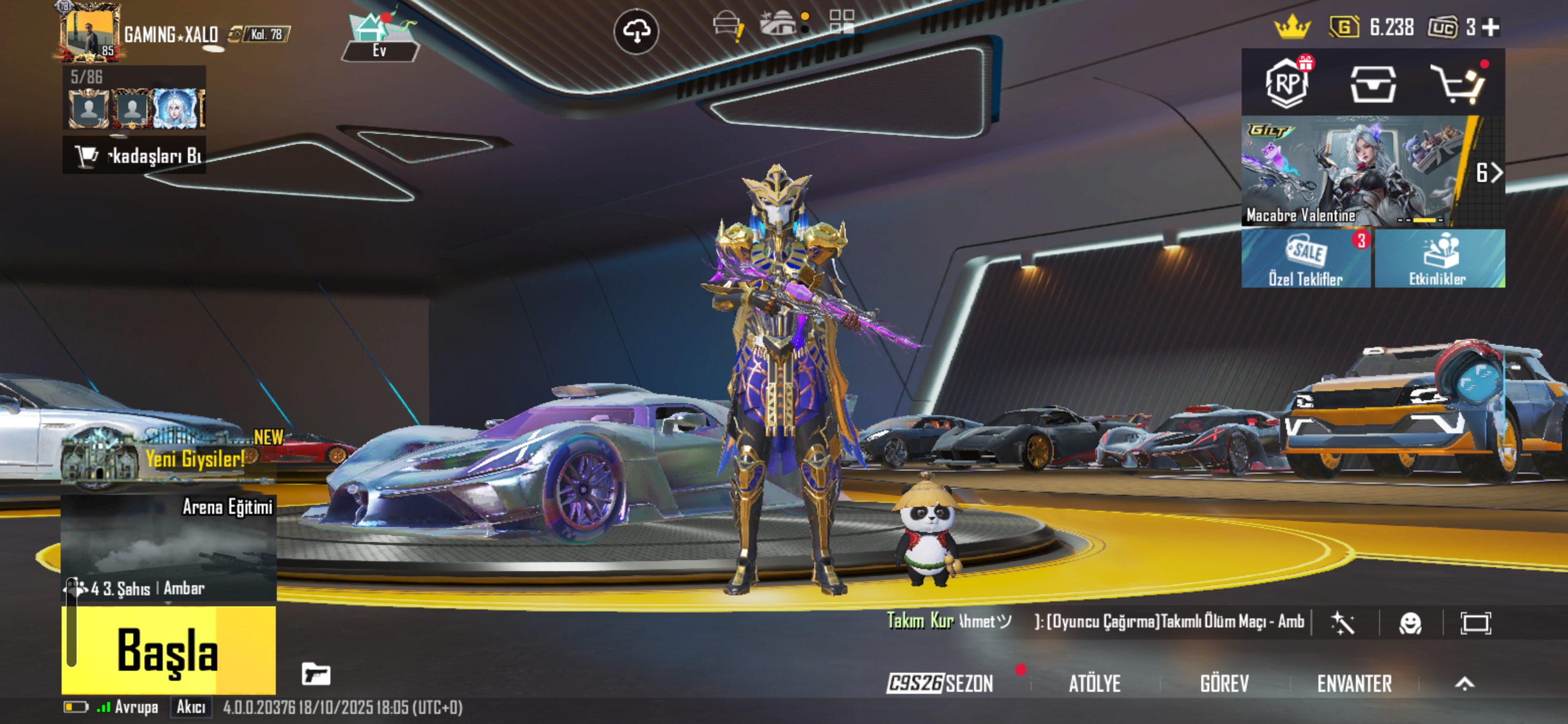Open the ATÖLYE workshop tab
Viewport: 1568px width, 724px height.
coord(1095,684)
